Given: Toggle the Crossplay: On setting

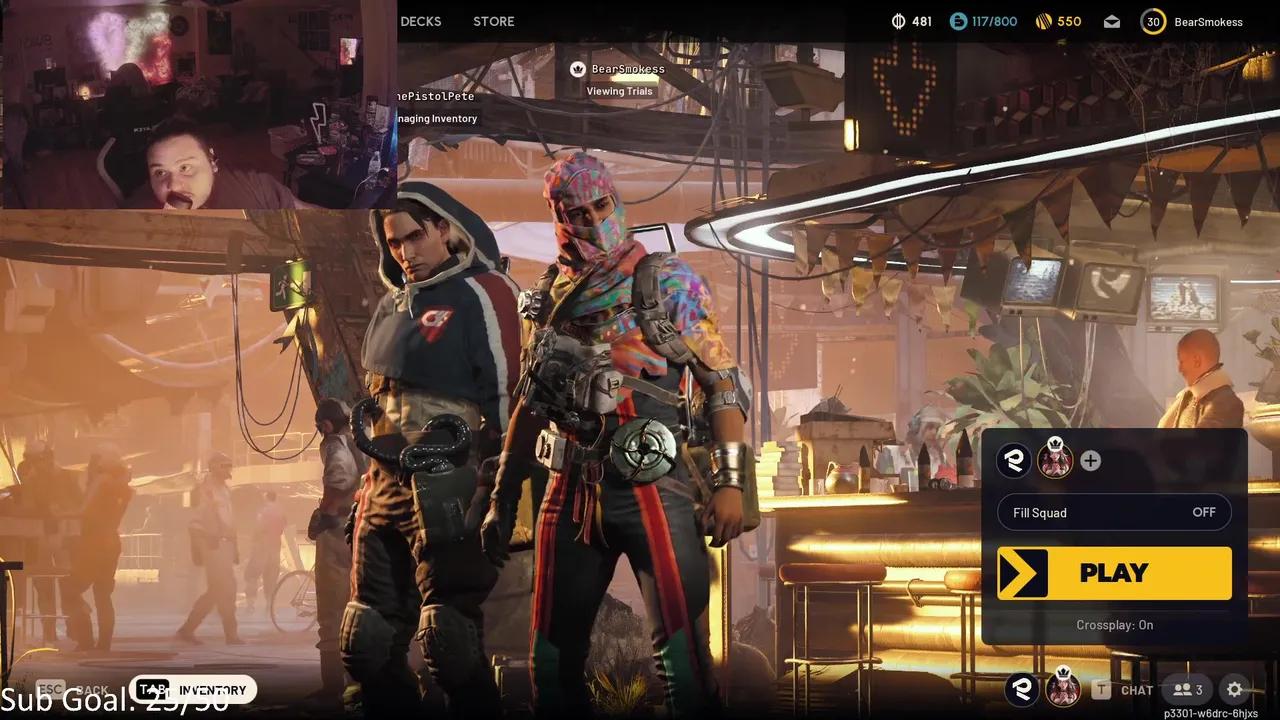Looking at the screenshot, I should point(1114,624).
